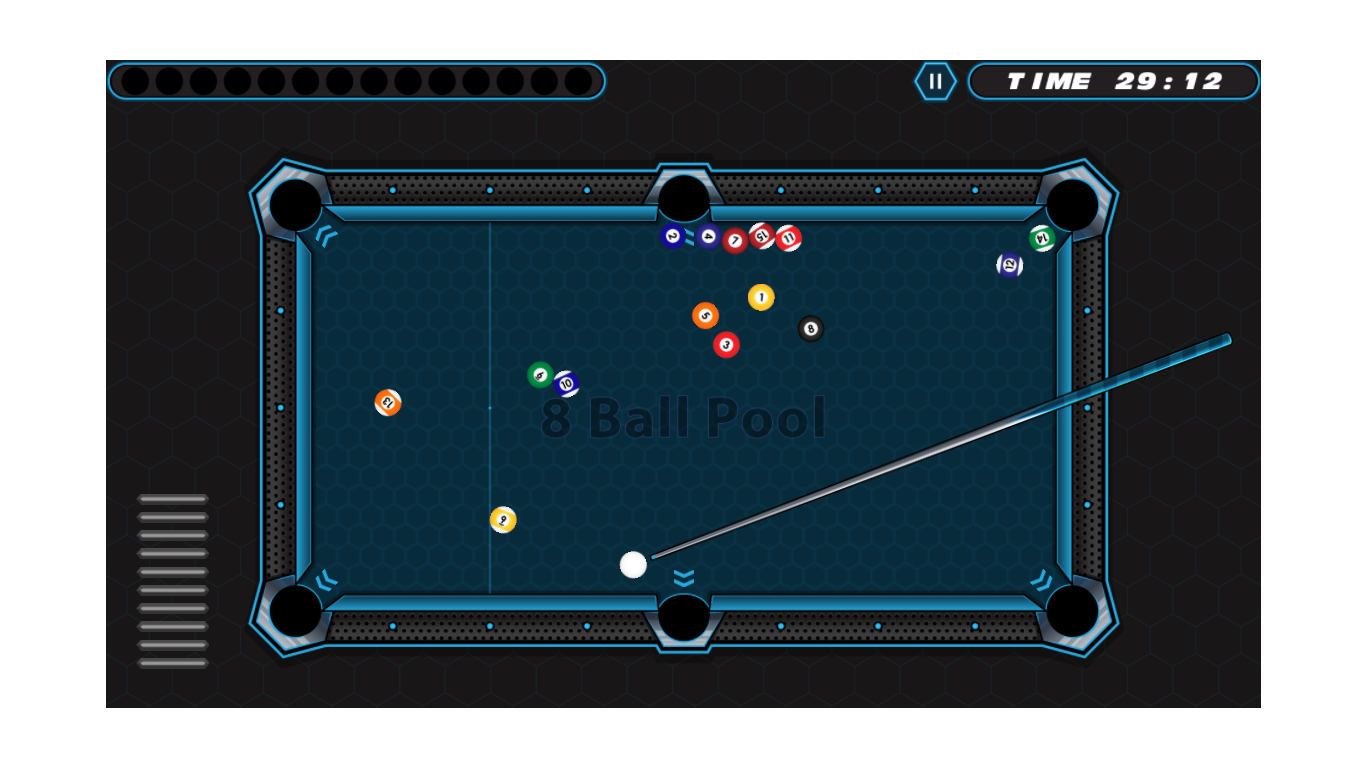The image size is (1366, 768).
Task: Select the green 14 striped ball
Action: point(1041,240)
